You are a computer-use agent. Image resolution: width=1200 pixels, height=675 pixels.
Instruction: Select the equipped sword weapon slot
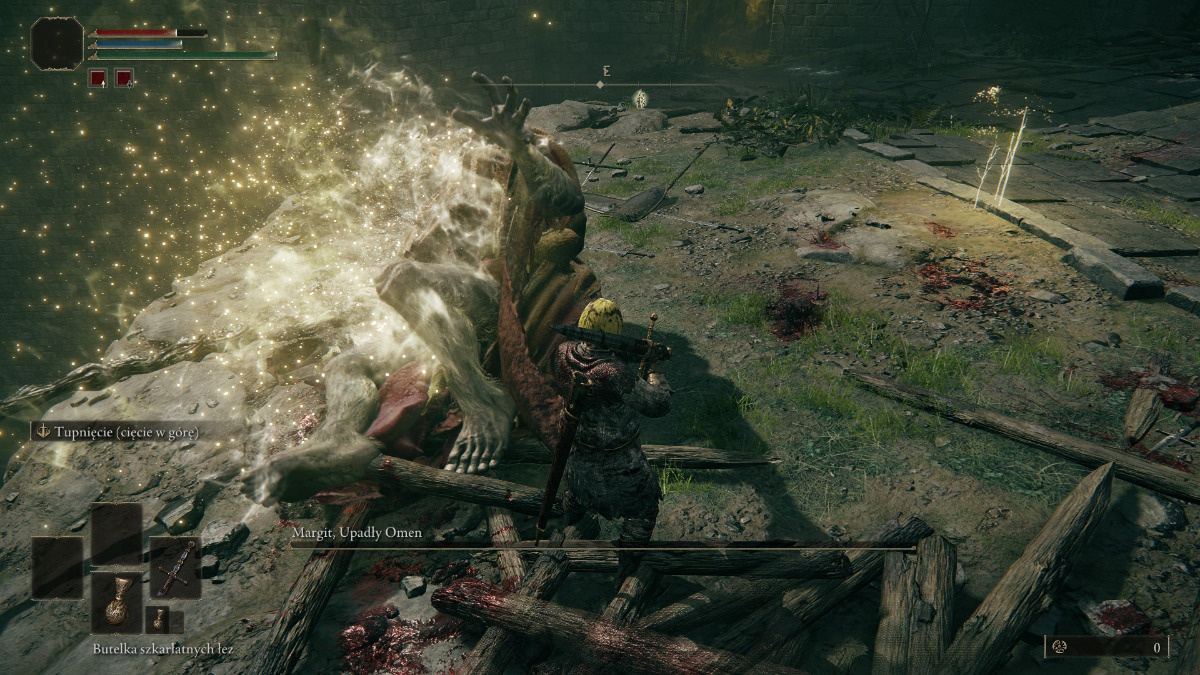[x=175, y=568]
